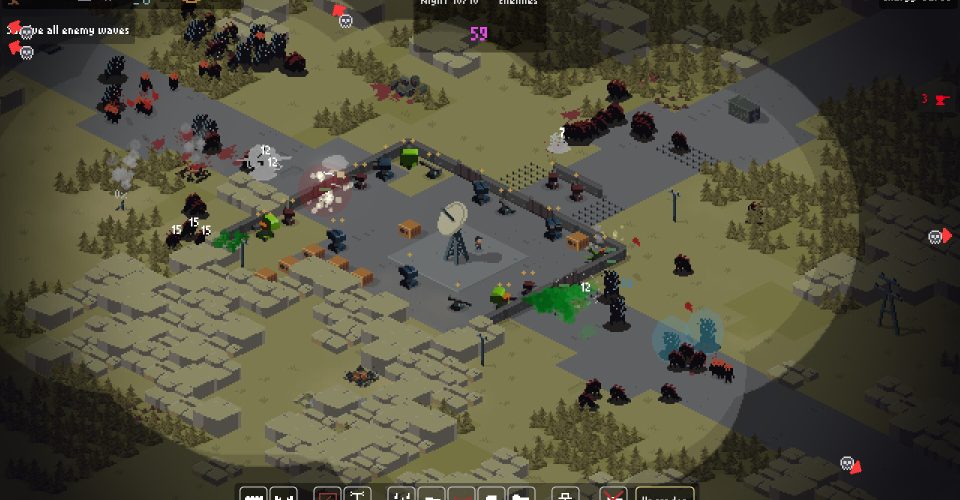Viewport: 960px width, 500px height.
Task: Open the 'Survive all enemy waves' objective tracker
Action: 68,30
